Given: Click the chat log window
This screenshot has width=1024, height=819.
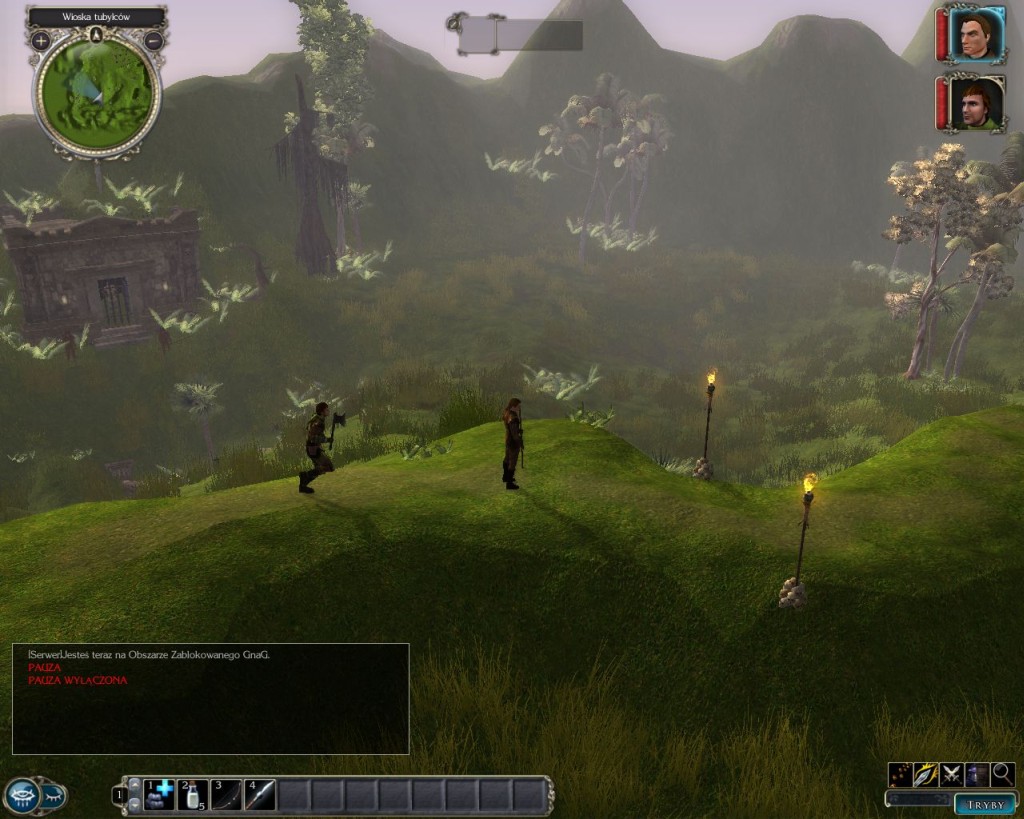Looking at the screenshot, I should (x=210, y=698).
